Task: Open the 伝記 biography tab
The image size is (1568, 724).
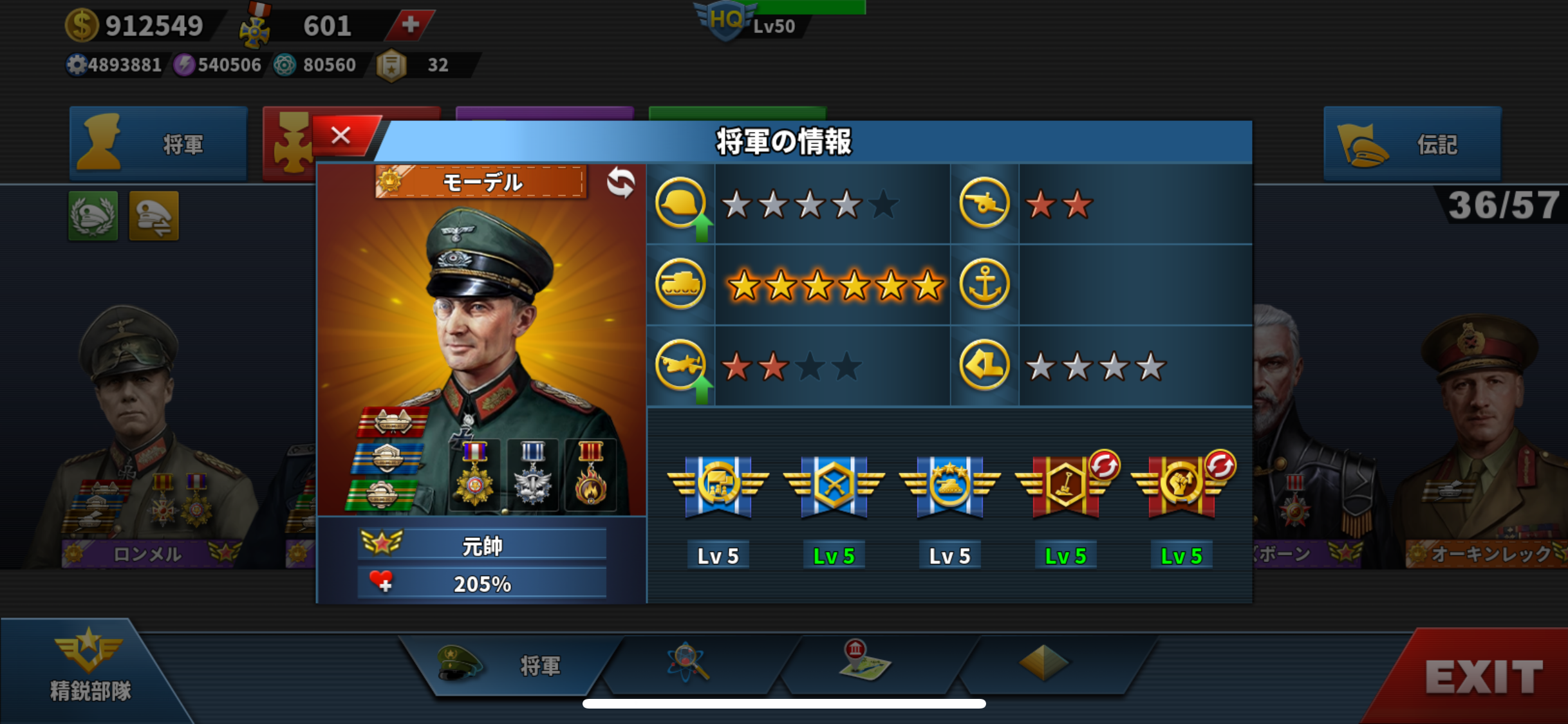Action: (1412, 144)
